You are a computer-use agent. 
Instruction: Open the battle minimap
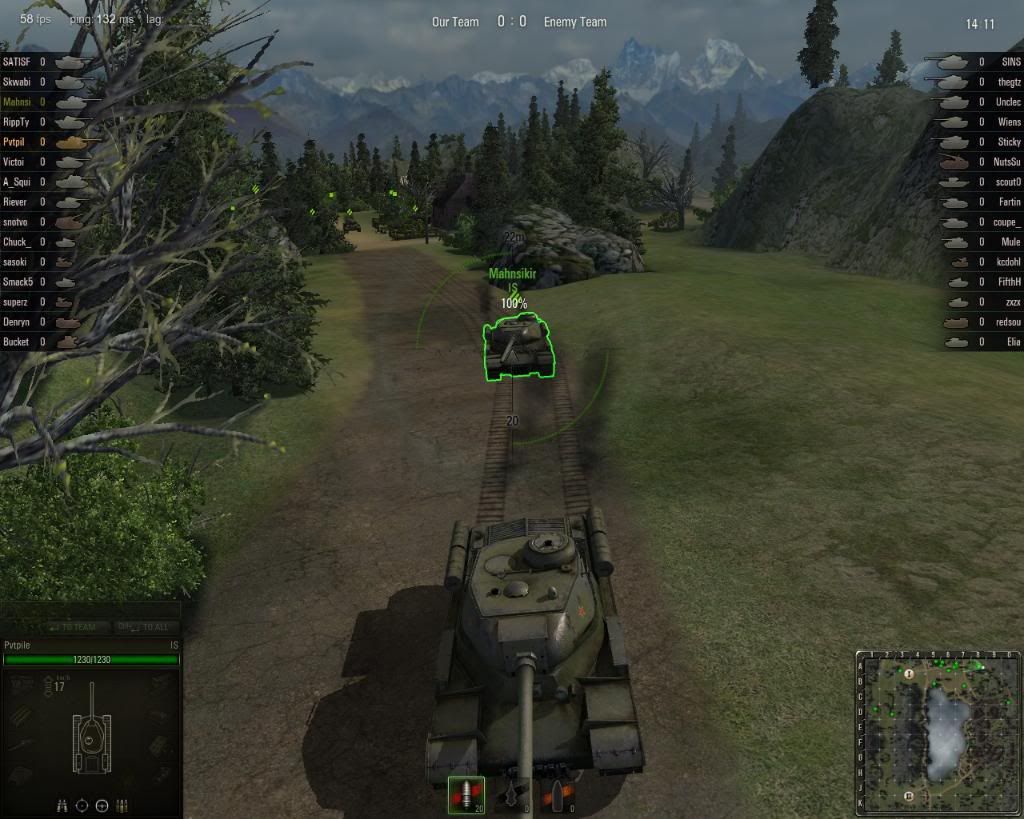click(935, 732)
